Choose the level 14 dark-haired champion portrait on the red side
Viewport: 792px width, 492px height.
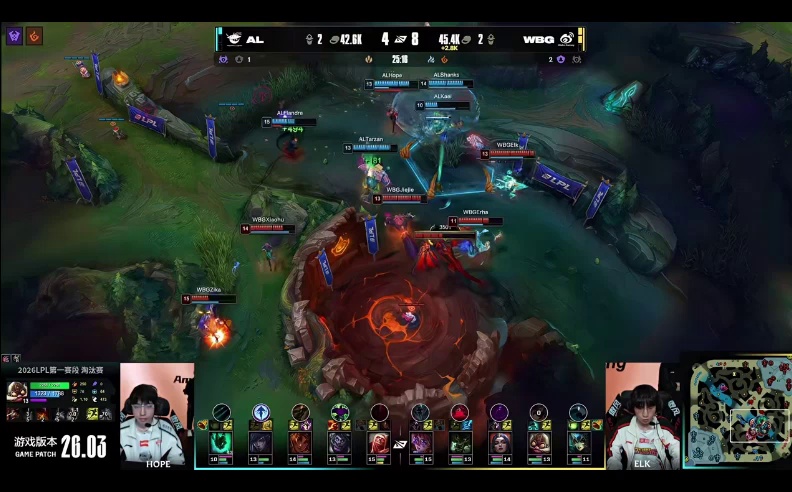(x=499, y=441)
